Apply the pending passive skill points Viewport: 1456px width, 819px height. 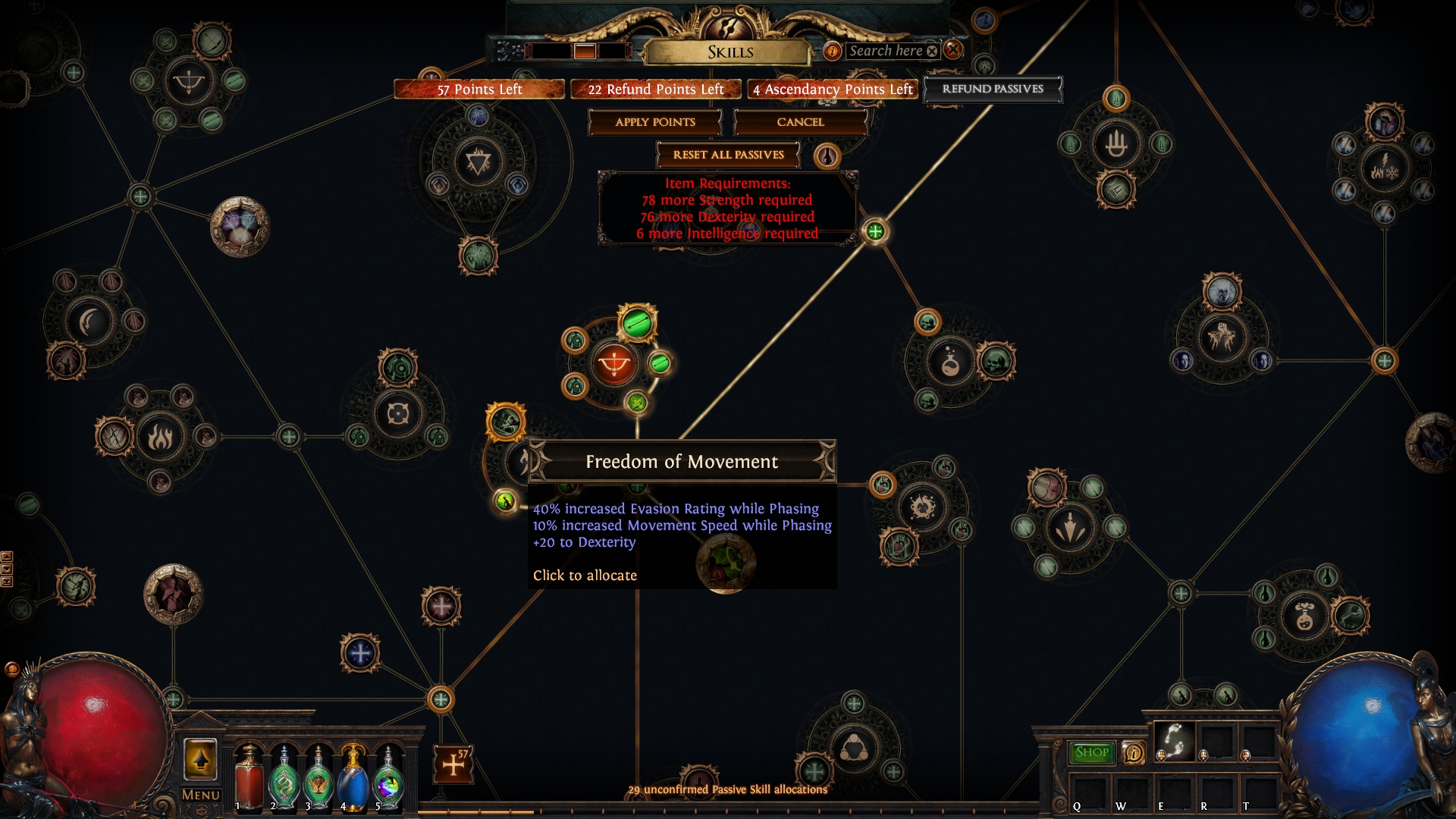tap(654, 122)
